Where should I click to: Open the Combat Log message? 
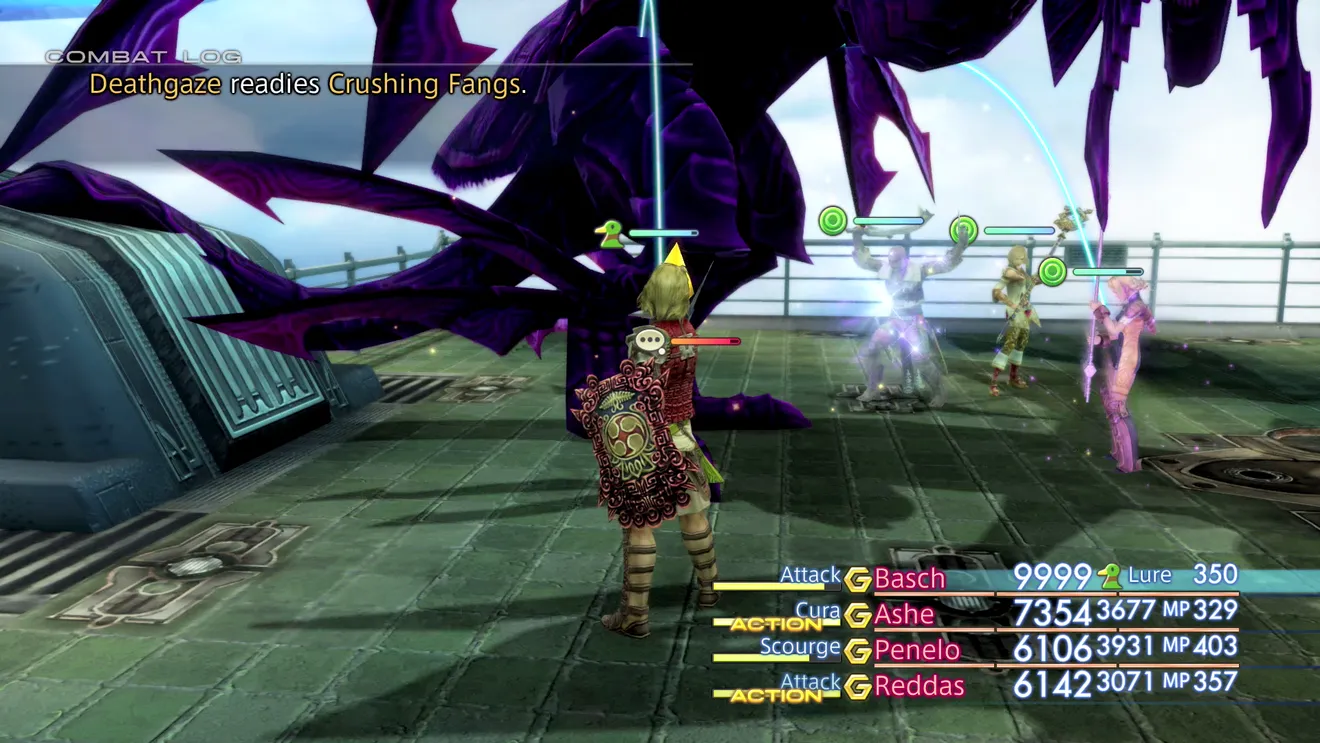(x=307, y=84)
